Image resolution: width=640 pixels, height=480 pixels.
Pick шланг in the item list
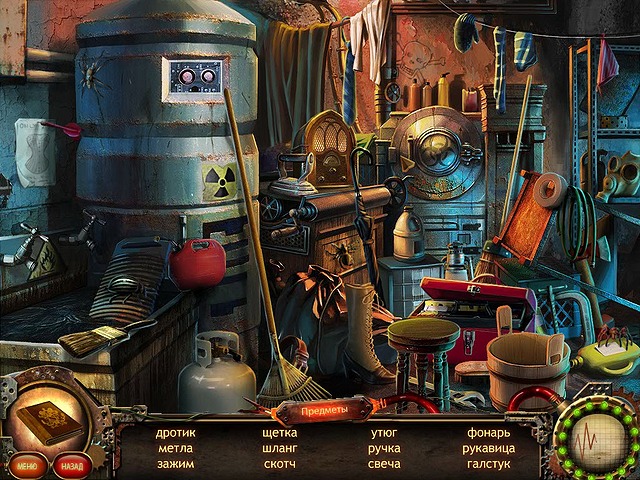[x=279, y=448]
